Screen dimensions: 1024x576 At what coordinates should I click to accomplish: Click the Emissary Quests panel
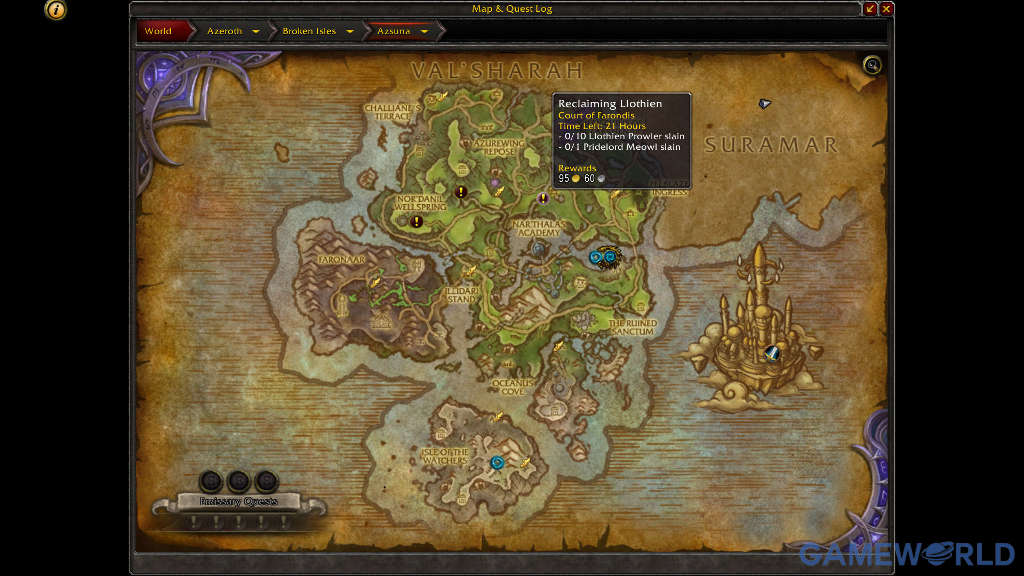238,501
